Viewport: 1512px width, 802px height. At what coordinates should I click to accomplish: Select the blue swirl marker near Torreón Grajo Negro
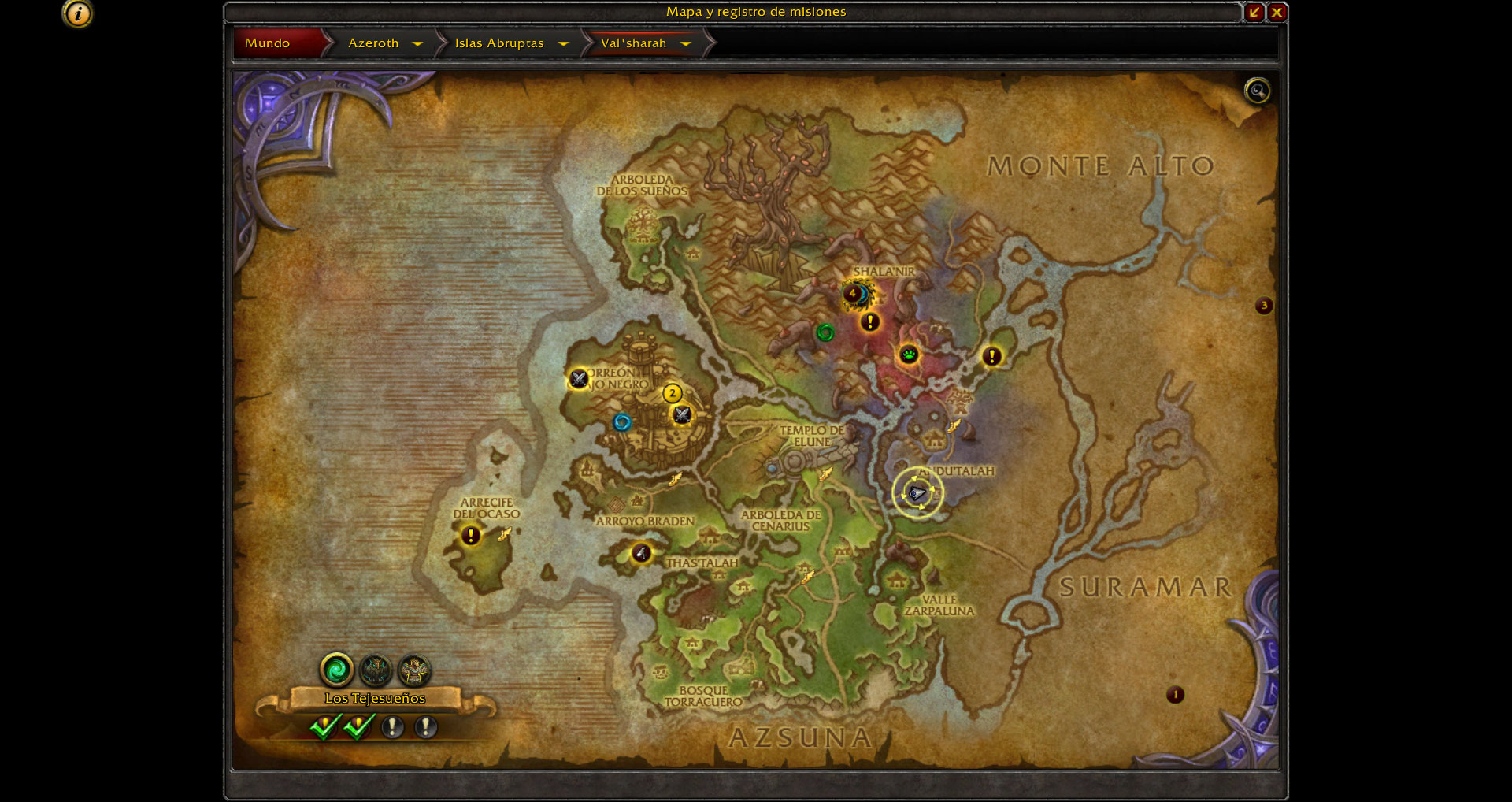click(622, 422)
